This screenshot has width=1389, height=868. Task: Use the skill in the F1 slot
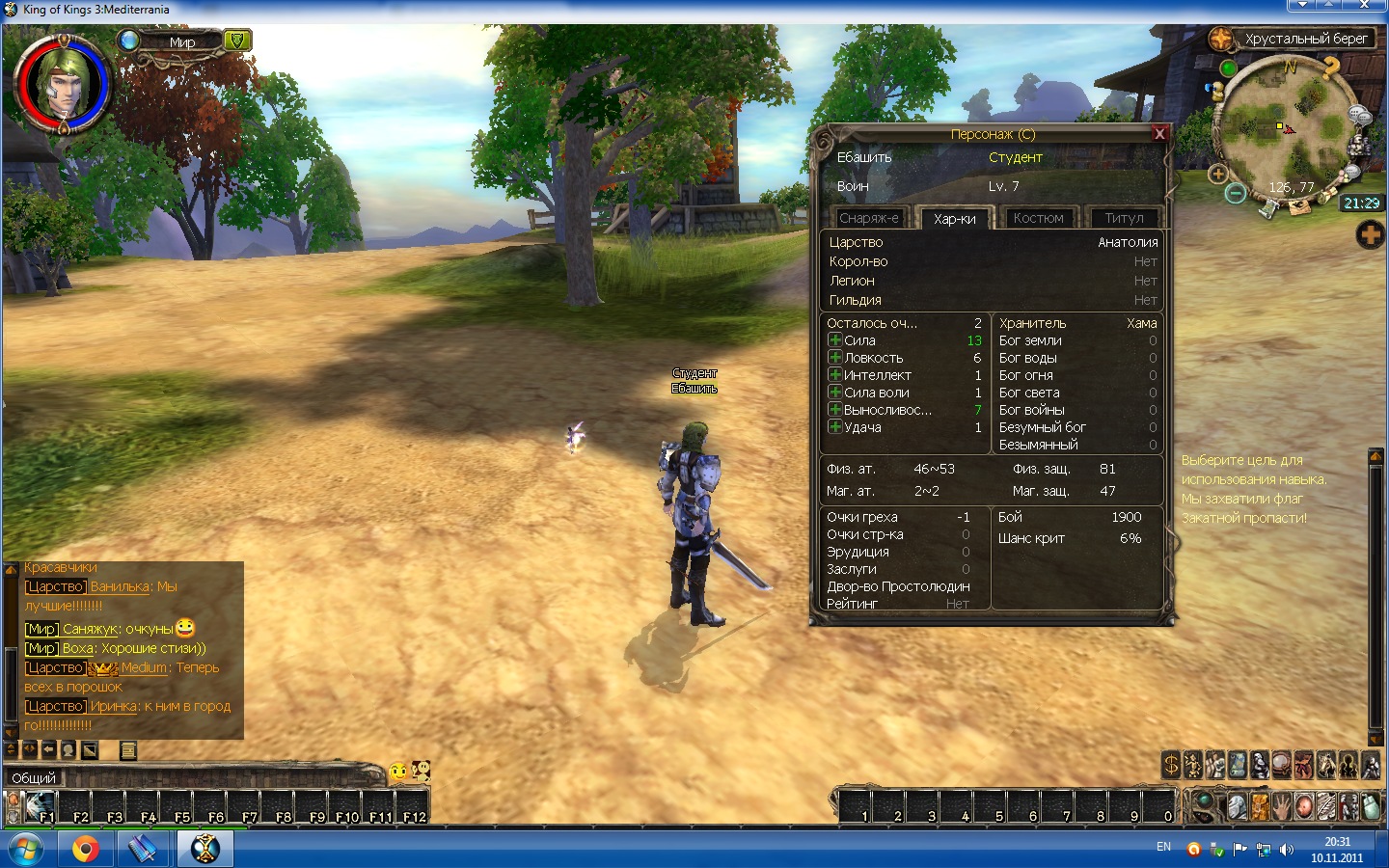point(39,805)
